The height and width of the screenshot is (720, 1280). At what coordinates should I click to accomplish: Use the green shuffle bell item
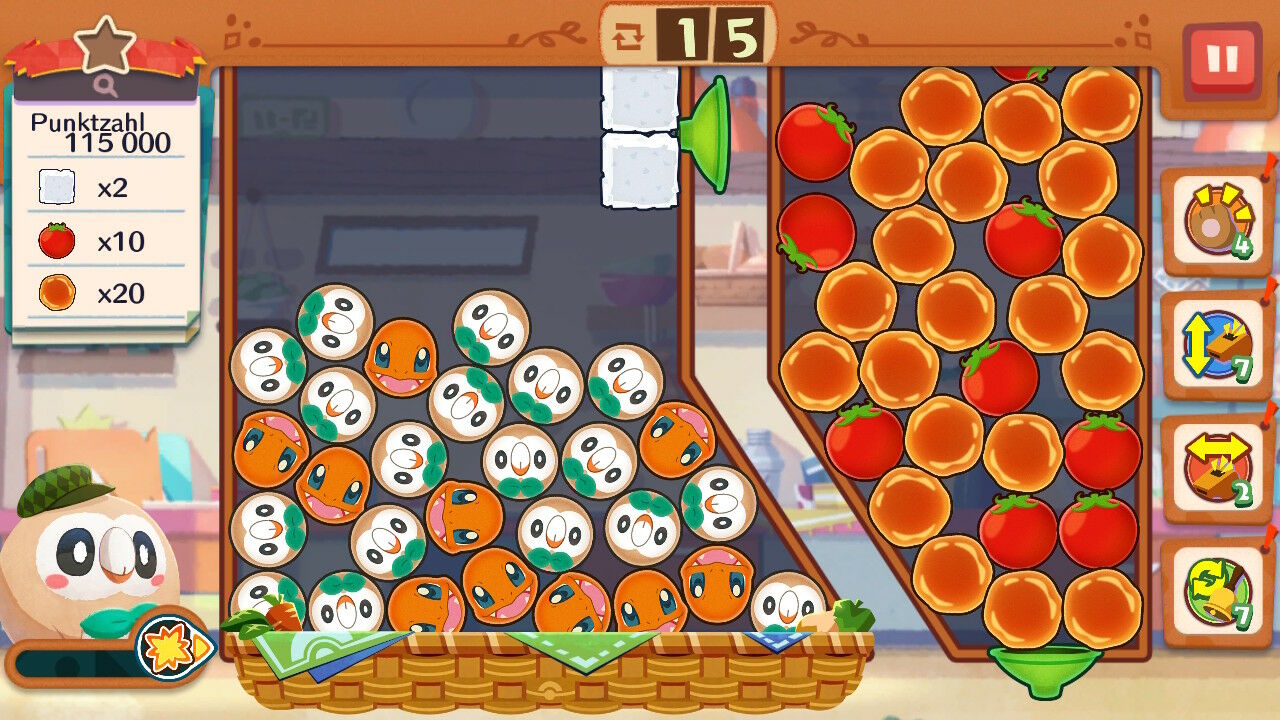pyautogui.click(x=1216, y=591)
